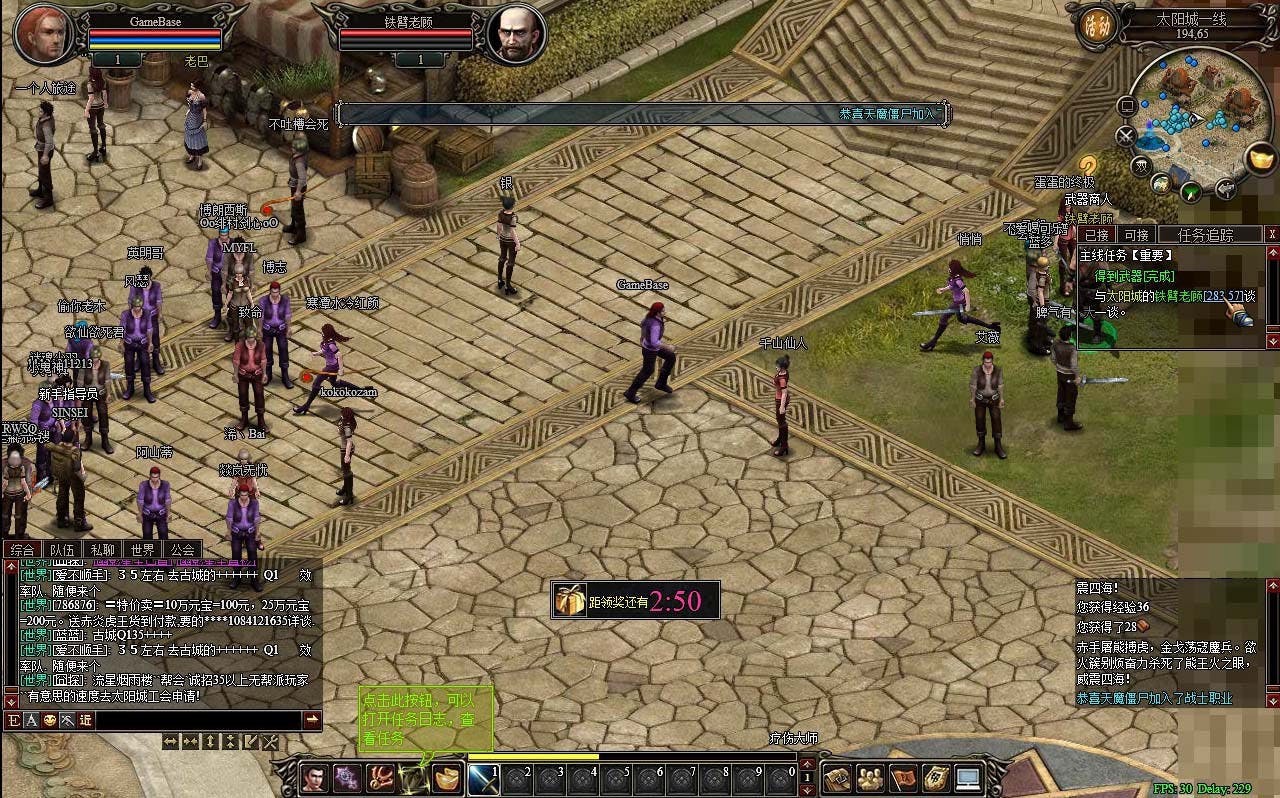Open the character portrait menu in bottom bar
The width and height of the screenshot is (1280, 798).
314,777
